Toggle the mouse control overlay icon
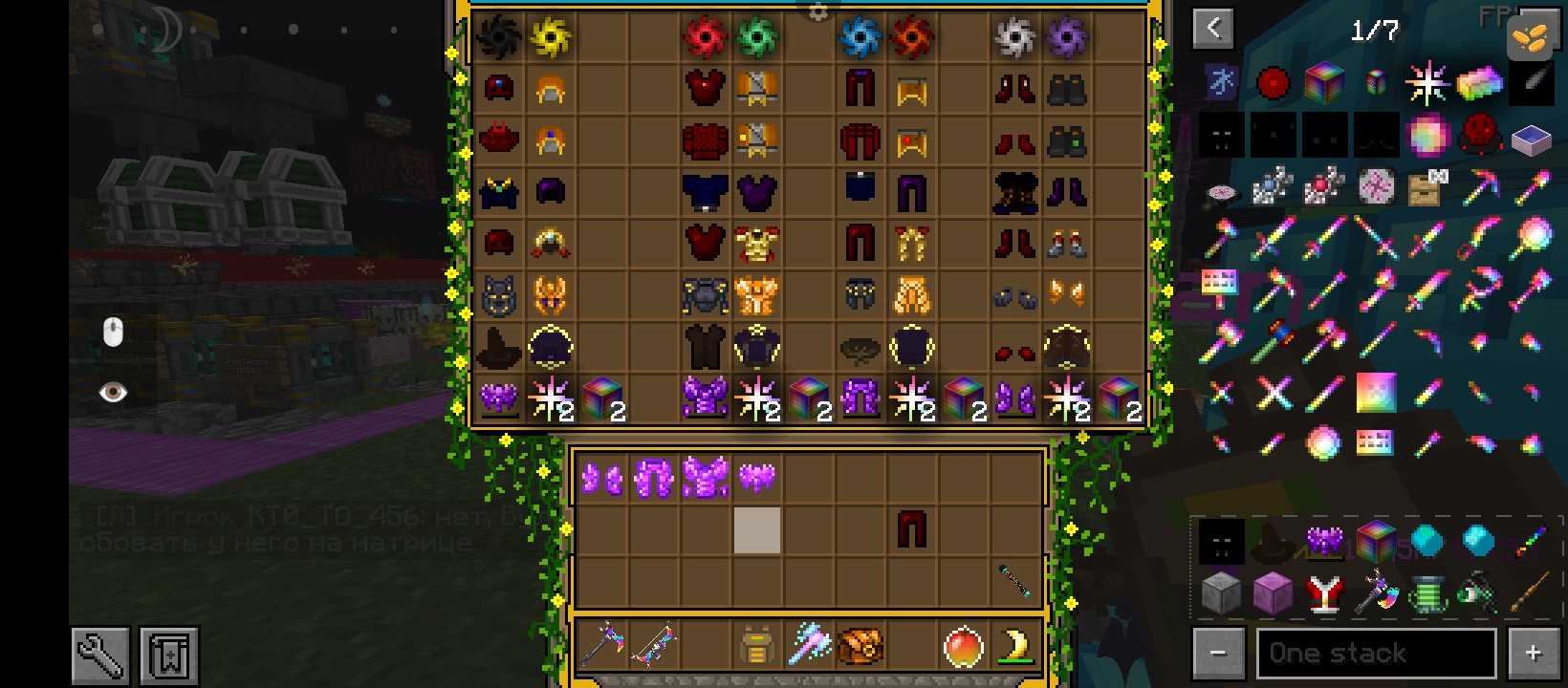1568x688 pixels. 113,333
